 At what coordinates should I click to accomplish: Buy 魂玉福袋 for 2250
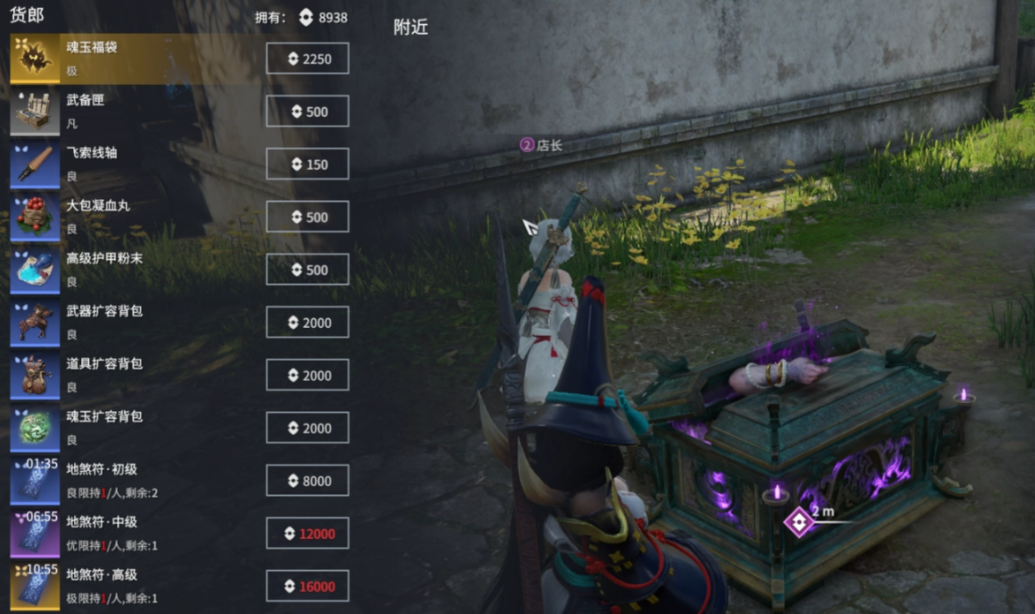tap(307, 59)
